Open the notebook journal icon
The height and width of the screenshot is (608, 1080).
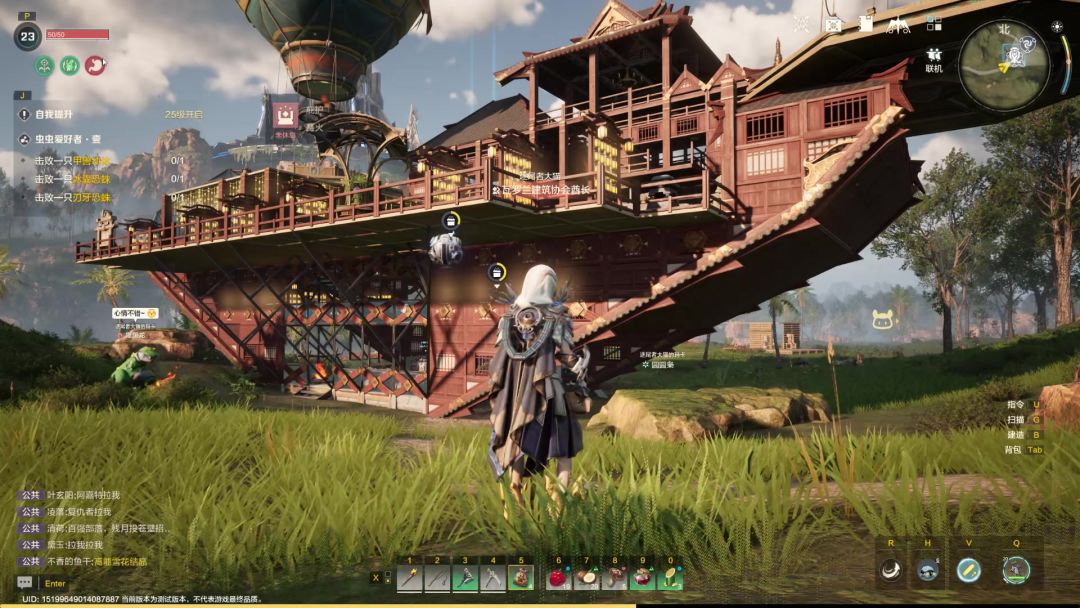(x=866, y=23)
